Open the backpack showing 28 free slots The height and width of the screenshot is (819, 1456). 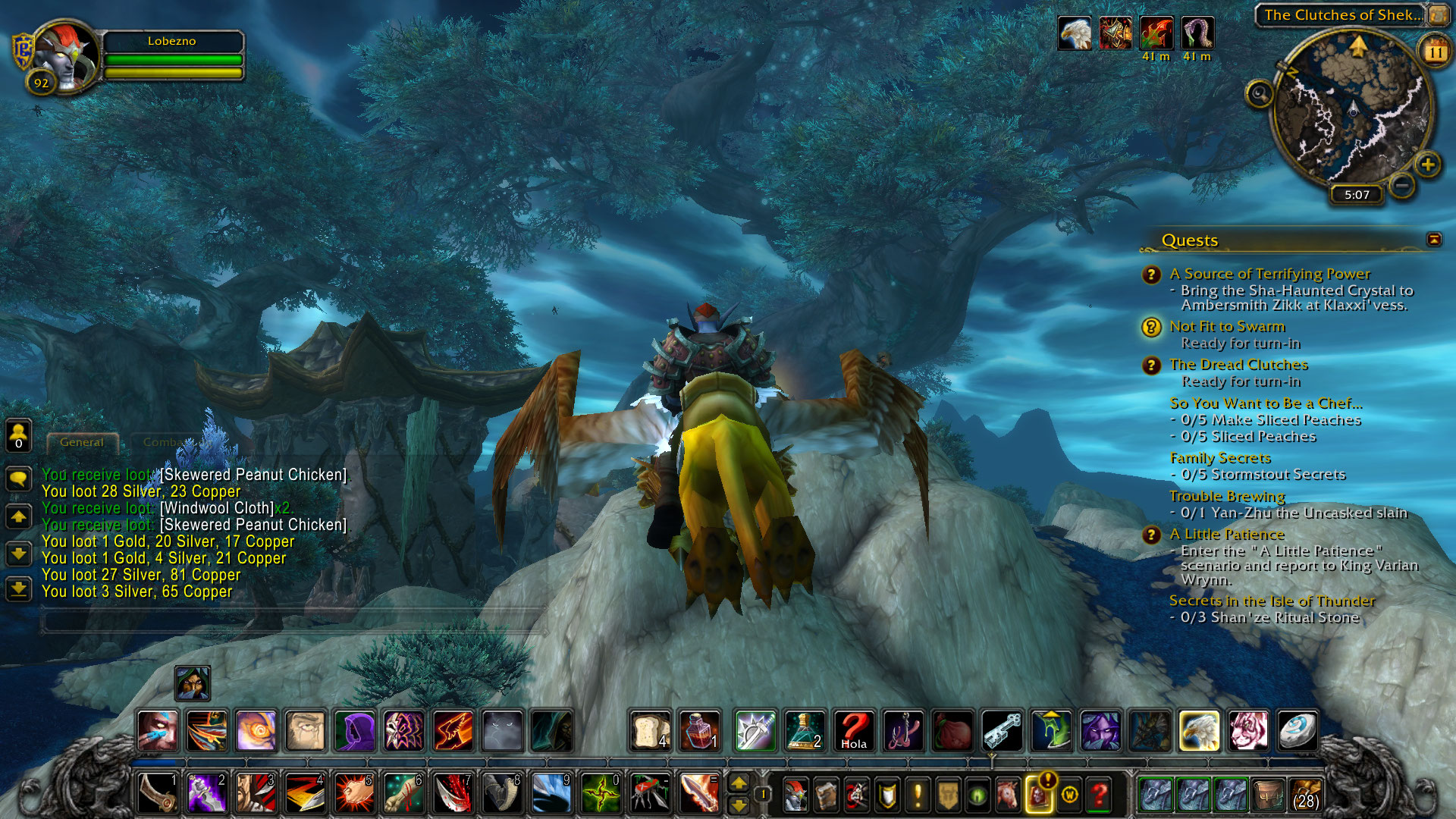point(1305,795)
